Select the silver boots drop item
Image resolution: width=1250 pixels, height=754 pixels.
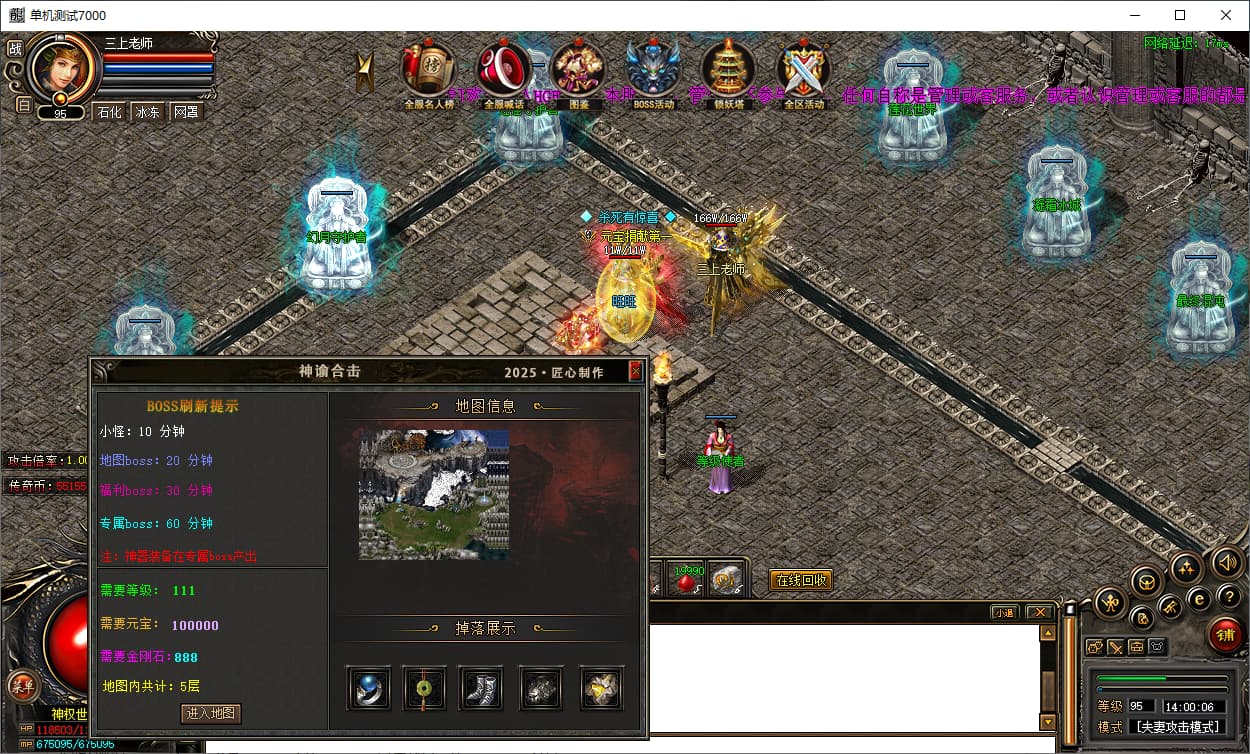click(480, 688)
